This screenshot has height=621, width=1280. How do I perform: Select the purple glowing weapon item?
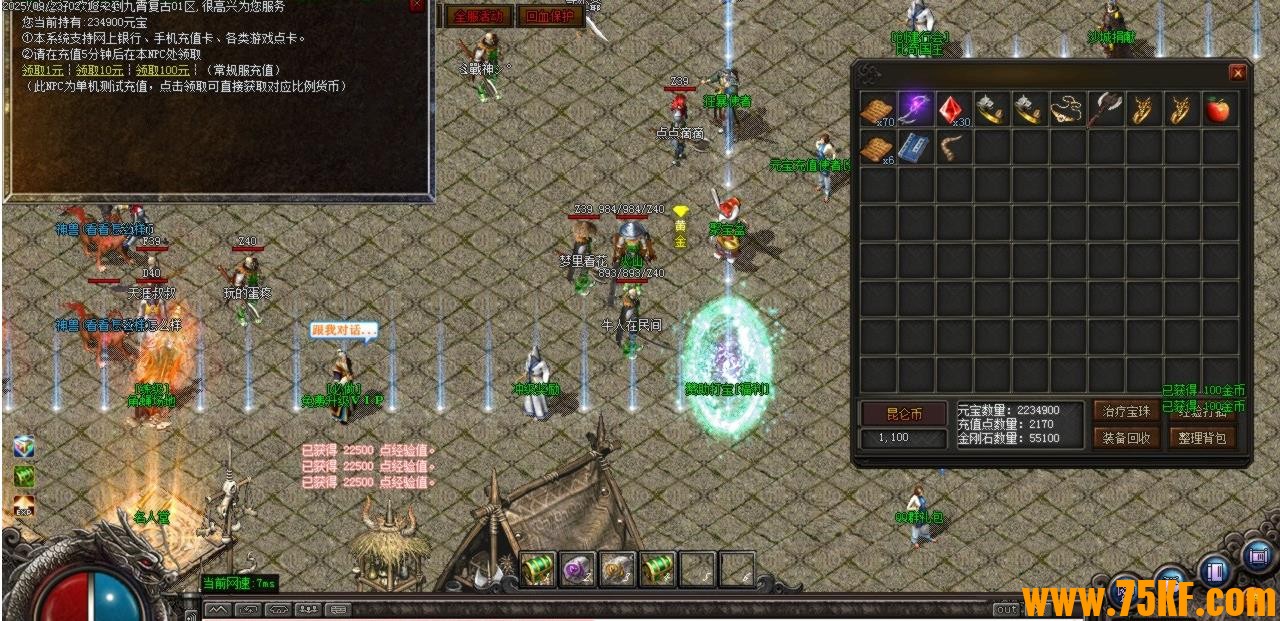pos(915,108)
